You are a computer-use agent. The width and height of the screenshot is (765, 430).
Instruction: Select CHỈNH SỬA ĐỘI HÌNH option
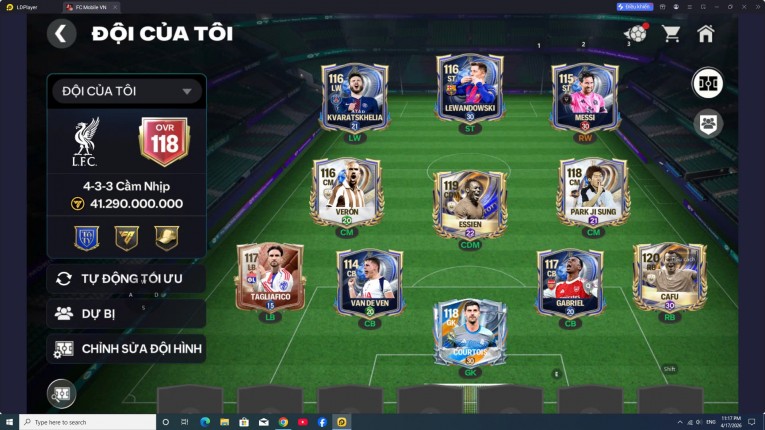coord(126,349)
